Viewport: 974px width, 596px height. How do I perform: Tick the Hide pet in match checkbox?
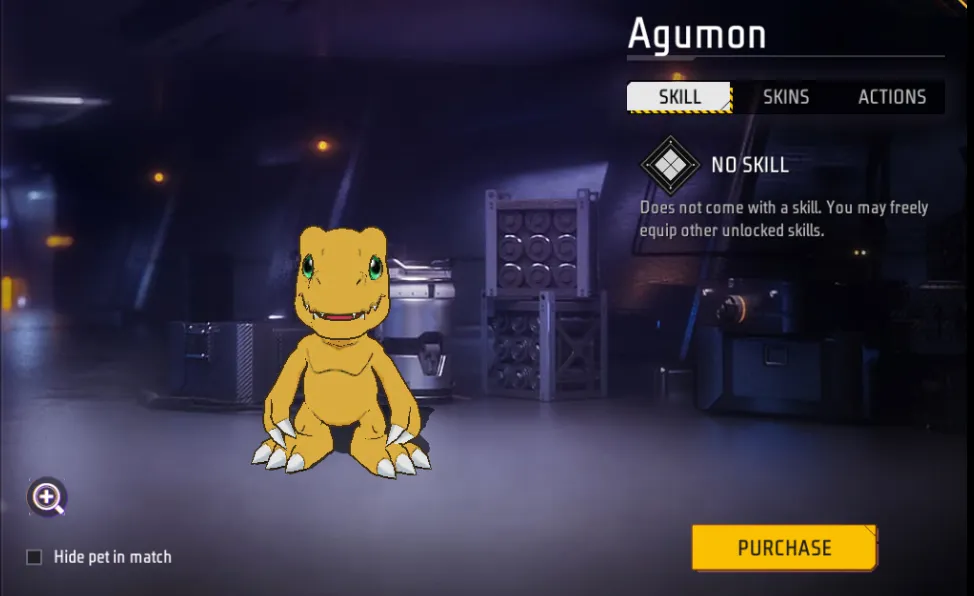pos(34,557)
